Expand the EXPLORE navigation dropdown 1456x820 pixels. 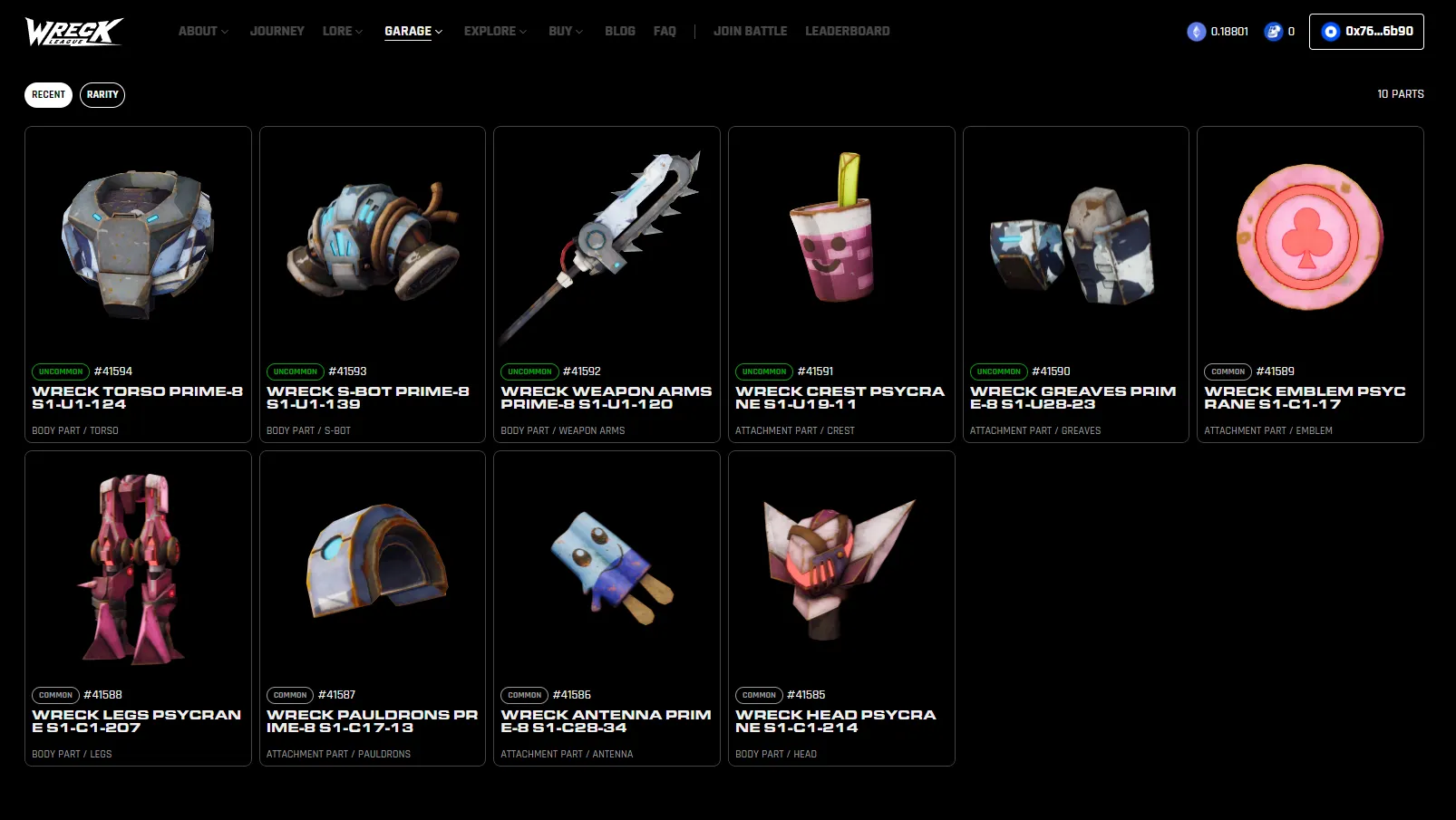[490, 31]
